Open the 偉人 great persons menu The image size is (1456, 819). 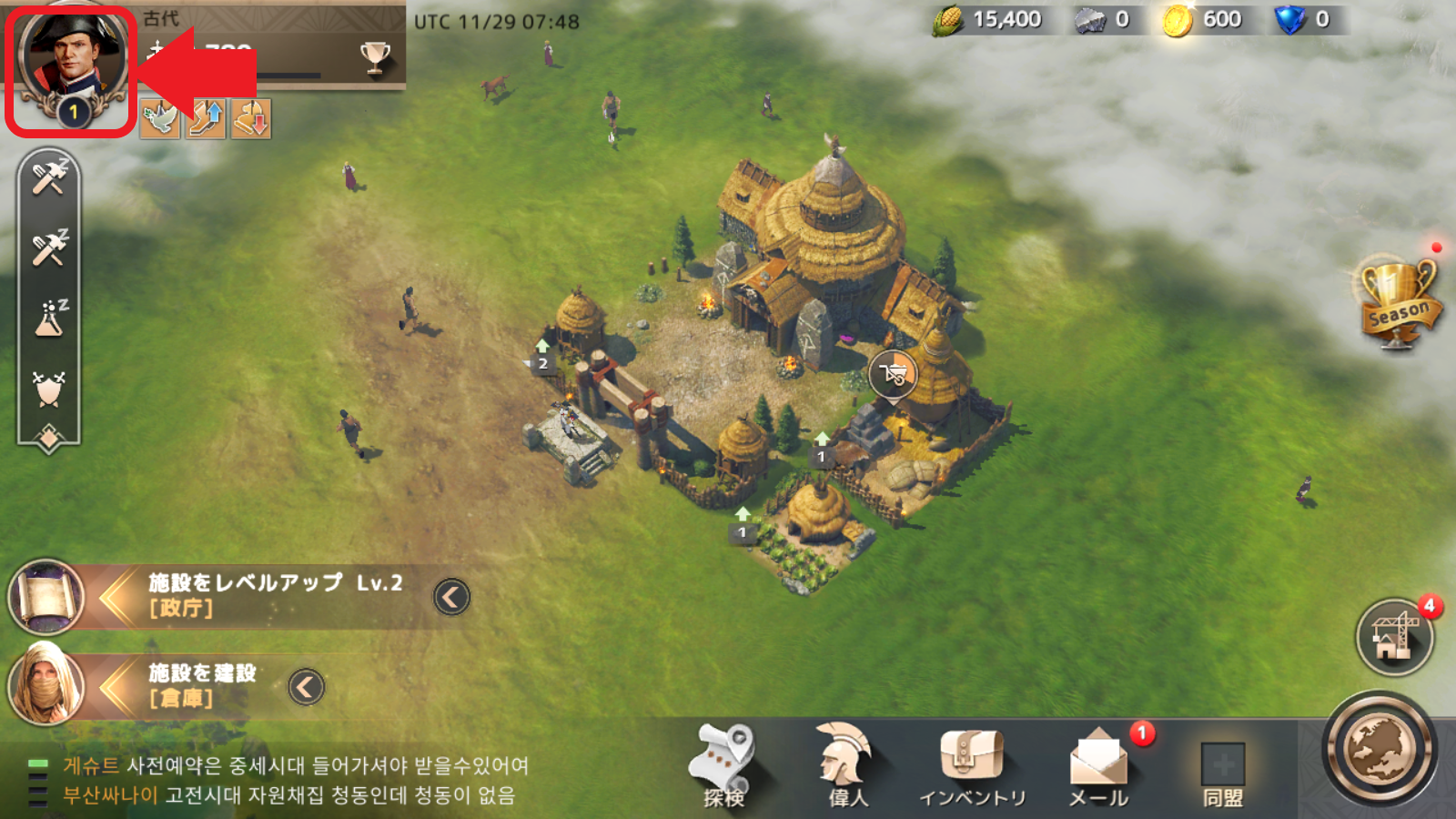tap(847, 766)
